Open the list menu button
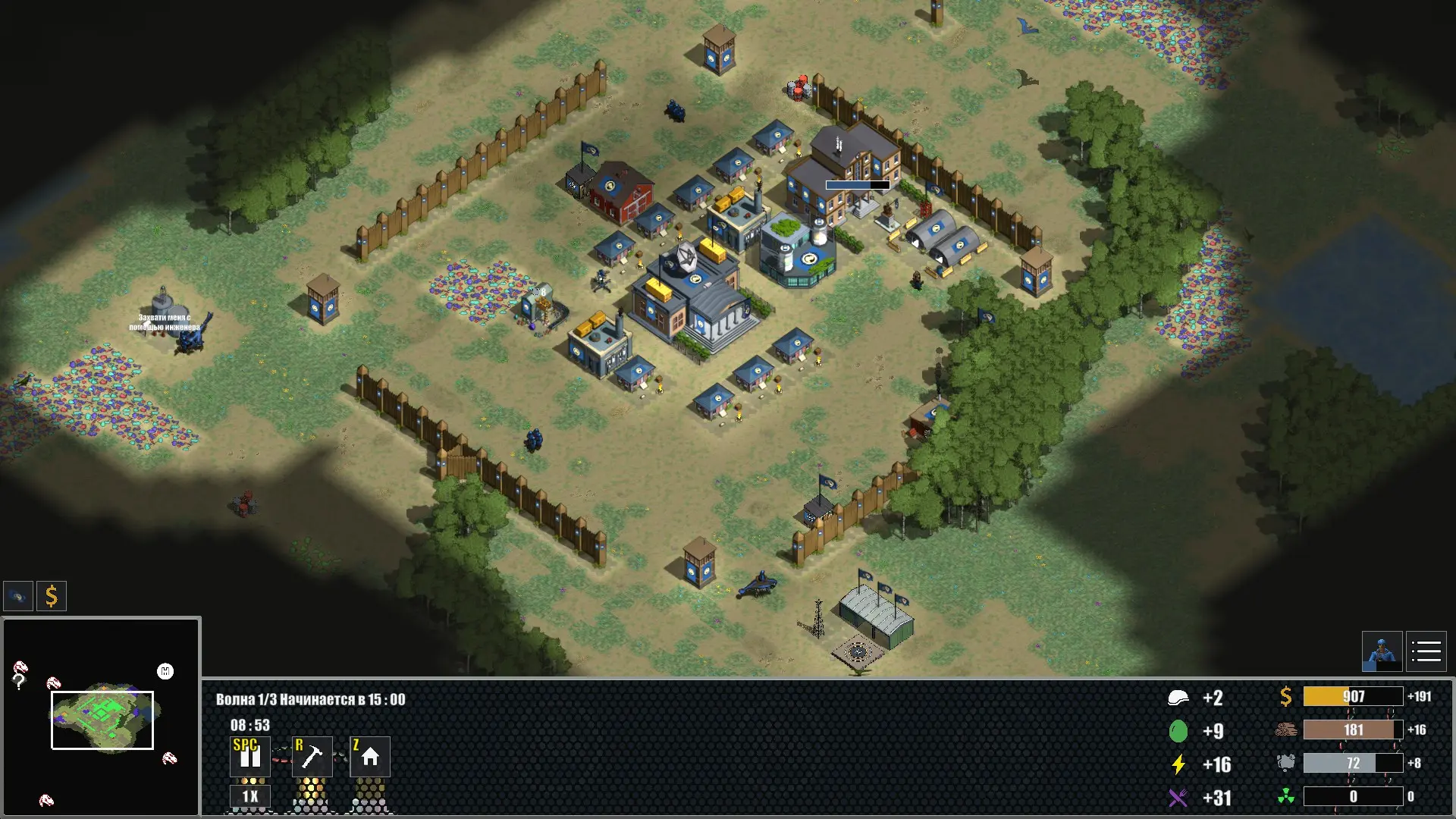 [x=1426, y=651]
